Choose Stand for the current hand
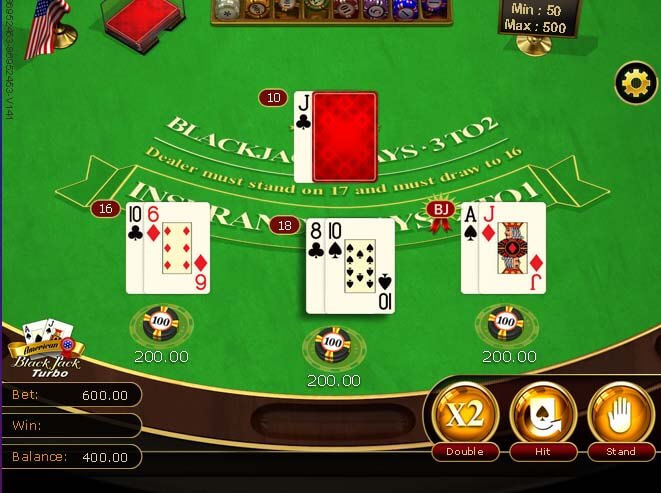 tap(620, 417)
